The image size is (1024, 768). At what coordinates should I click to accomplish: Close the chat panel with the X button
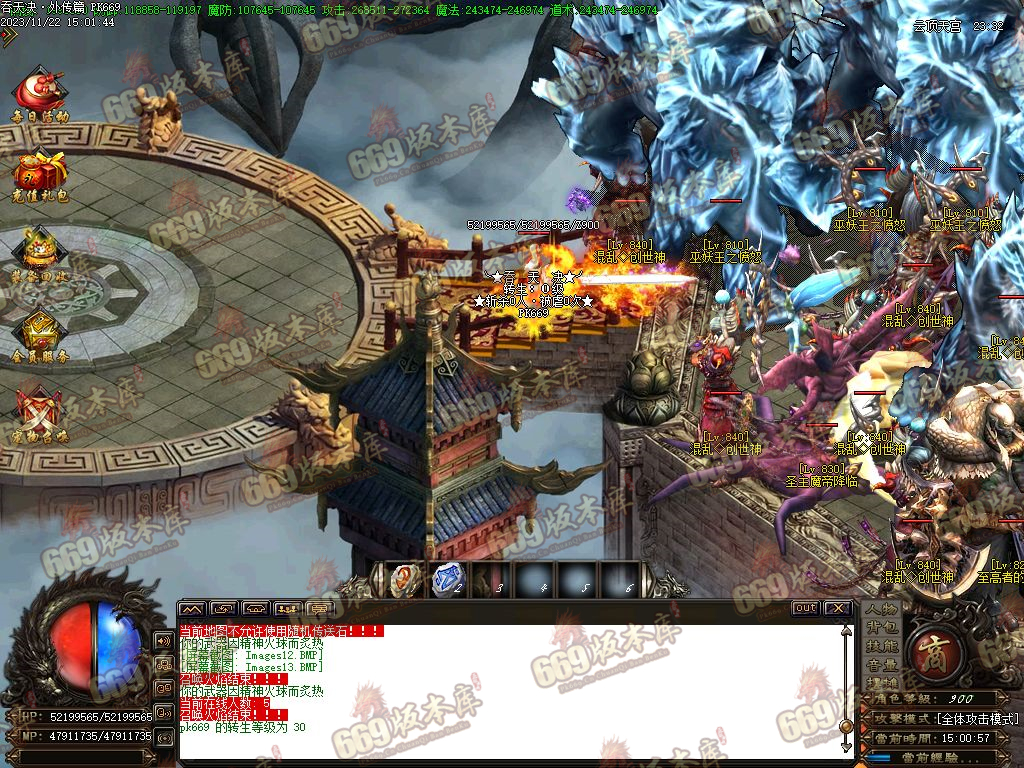tap(837, 608)
